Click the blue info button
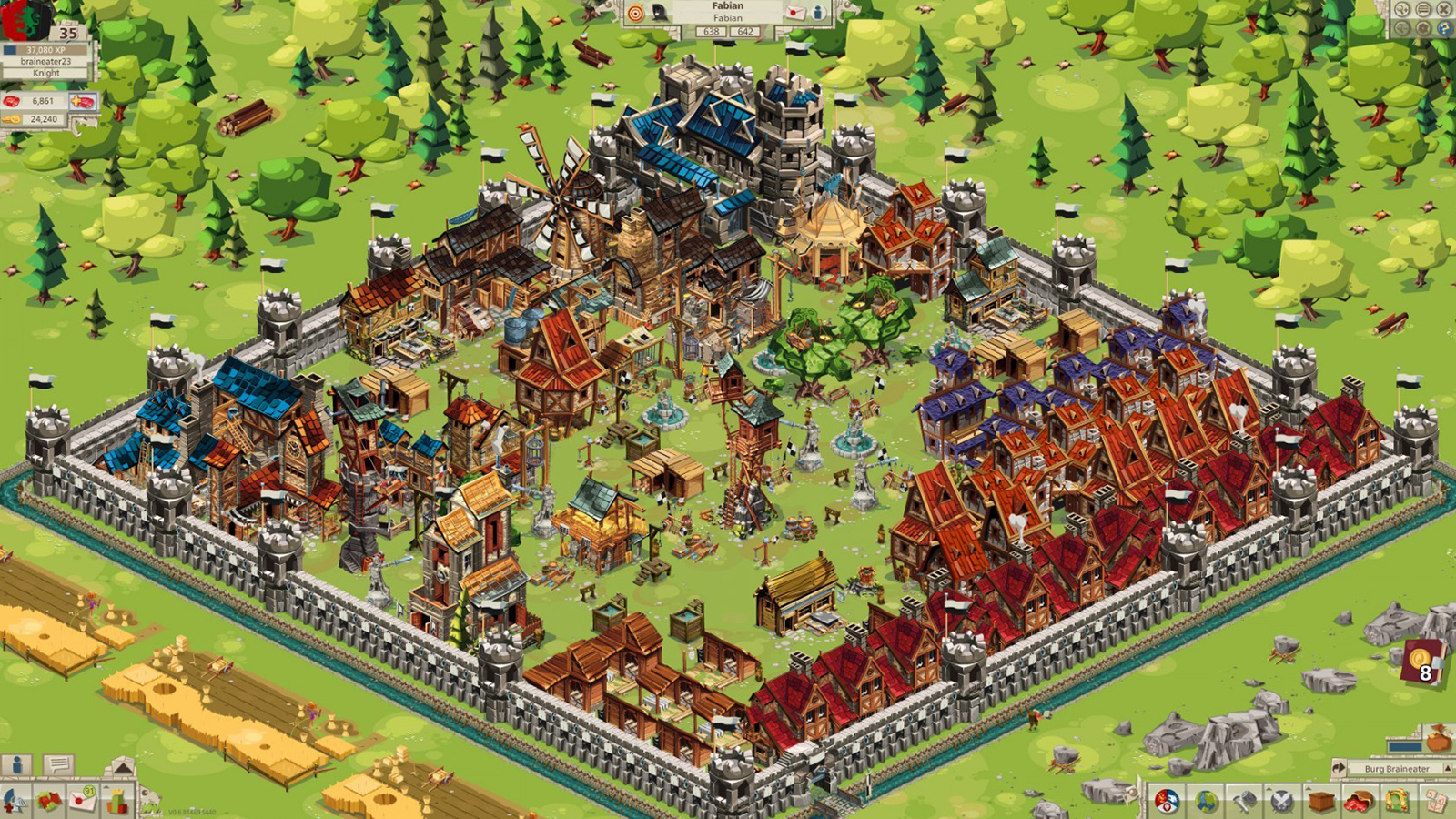Screen dimensions: 1456x819 pyautogui.click(x=16, y=765)
